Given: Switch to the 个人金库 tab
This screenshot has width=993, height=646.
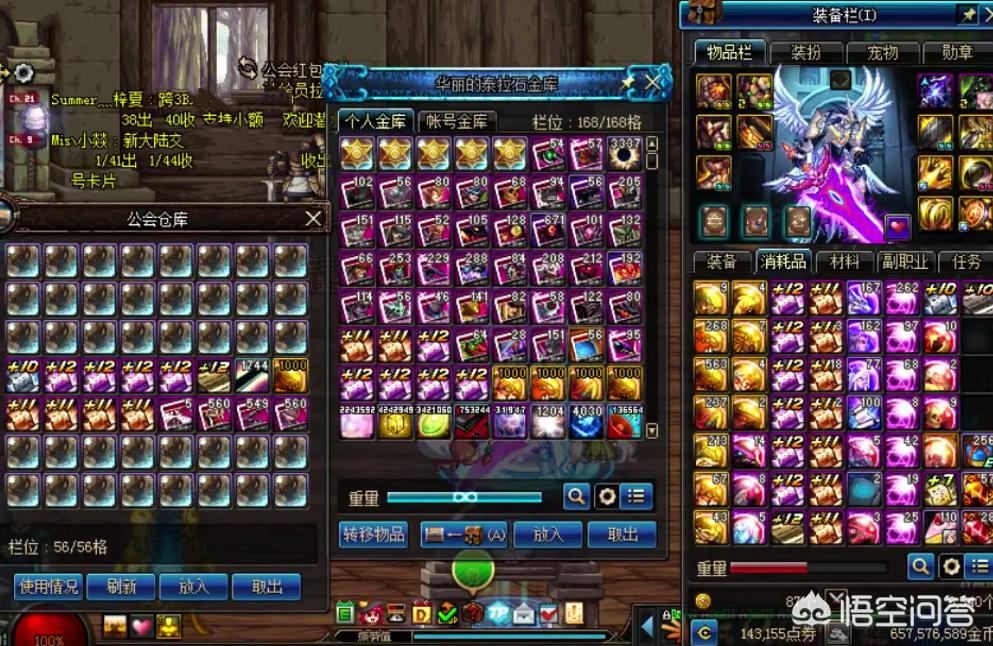Looking at the screenshot, I should [374, 121].
